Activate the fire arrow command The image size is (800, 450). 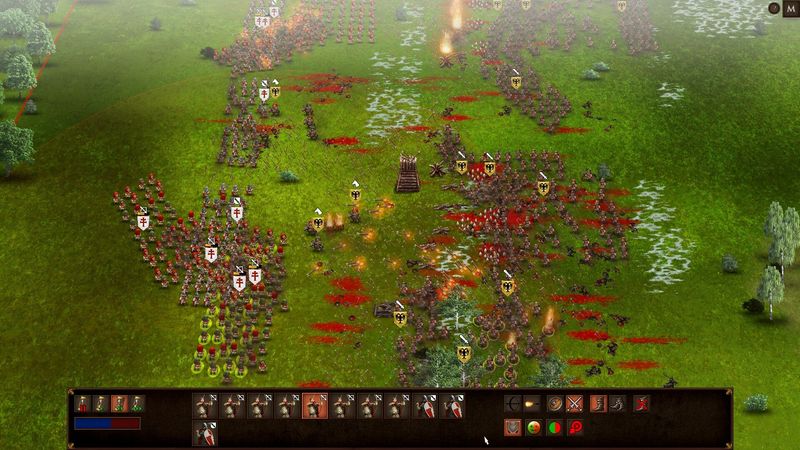[532, 404]
